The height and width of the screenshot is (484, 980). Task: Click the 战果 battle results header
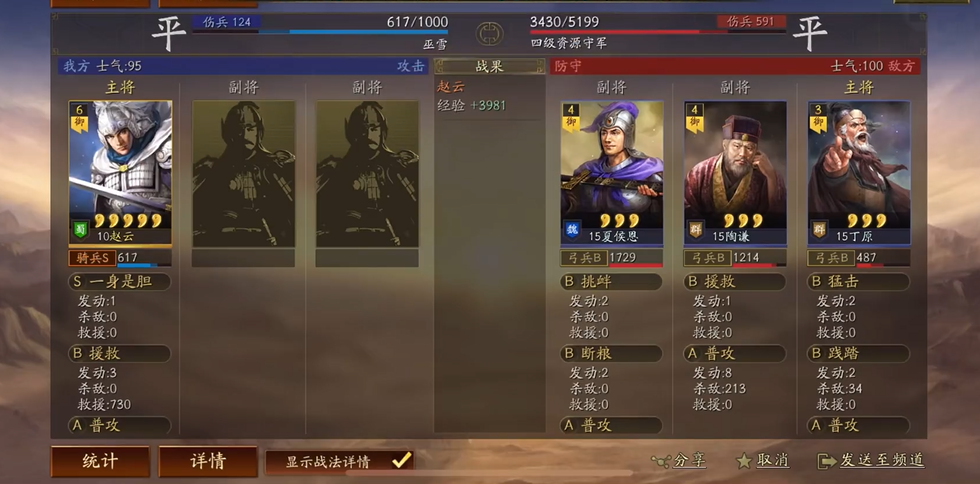(489, 66)
